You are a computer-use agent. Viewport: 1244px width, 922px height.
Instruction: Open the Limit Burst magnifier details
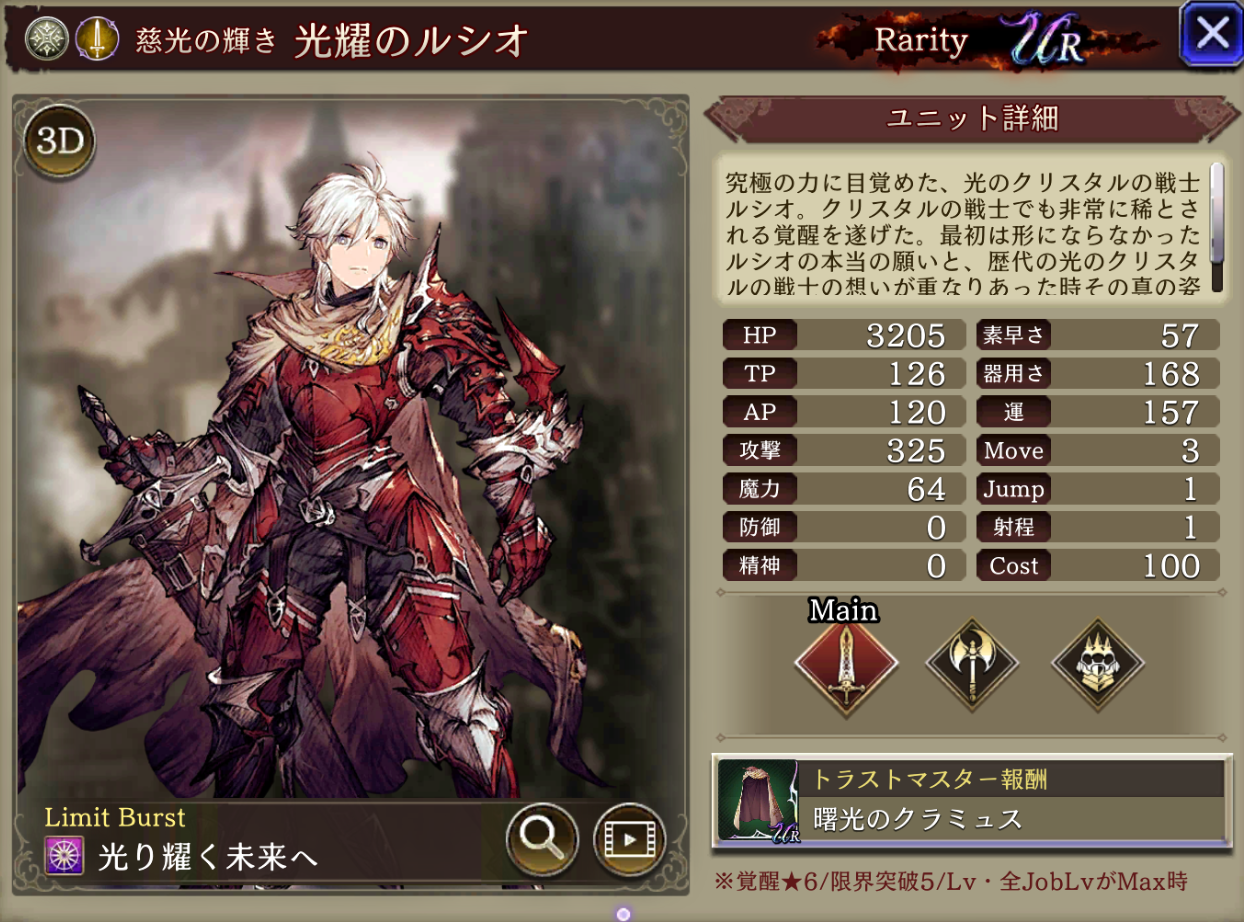tap(542, 838)
